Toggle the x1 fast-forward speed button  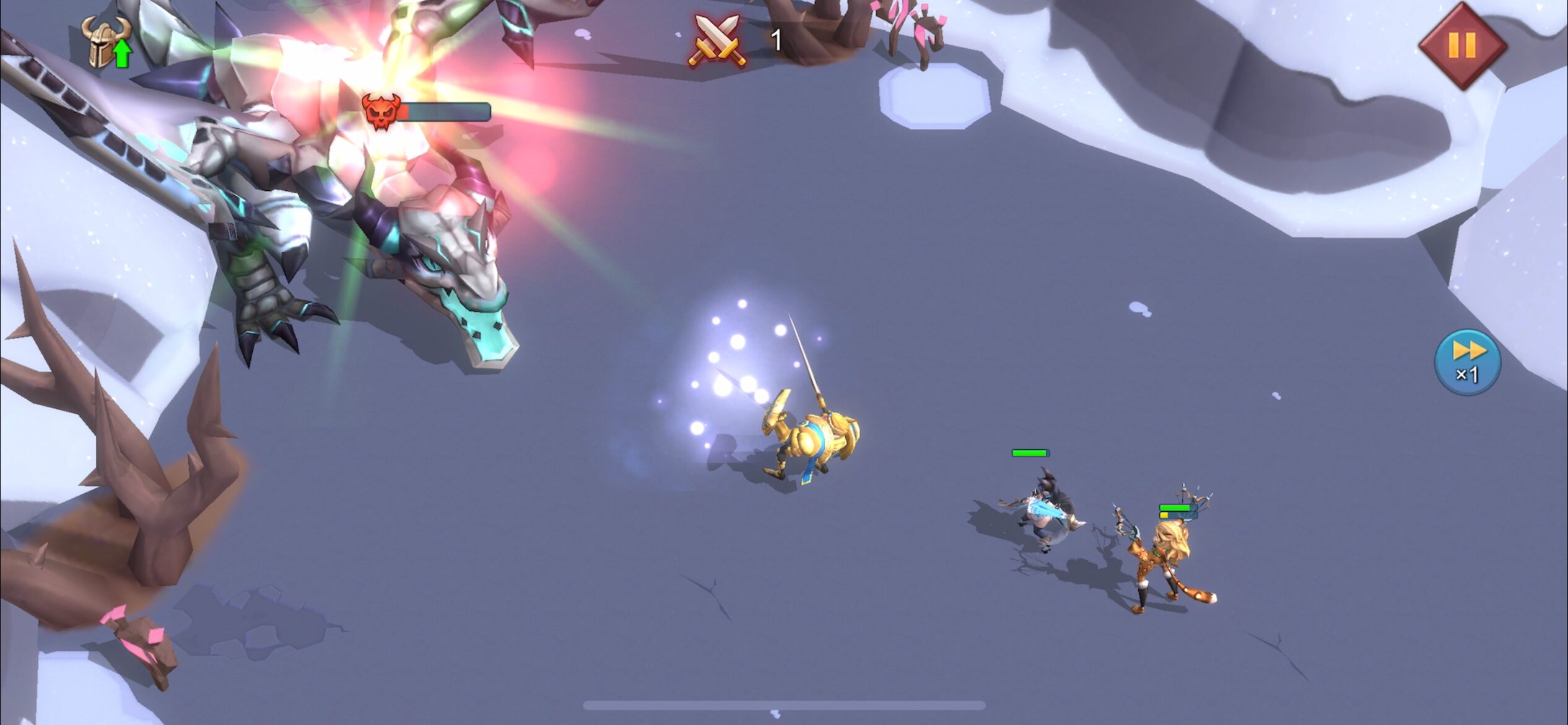(x=1467, y=362)
